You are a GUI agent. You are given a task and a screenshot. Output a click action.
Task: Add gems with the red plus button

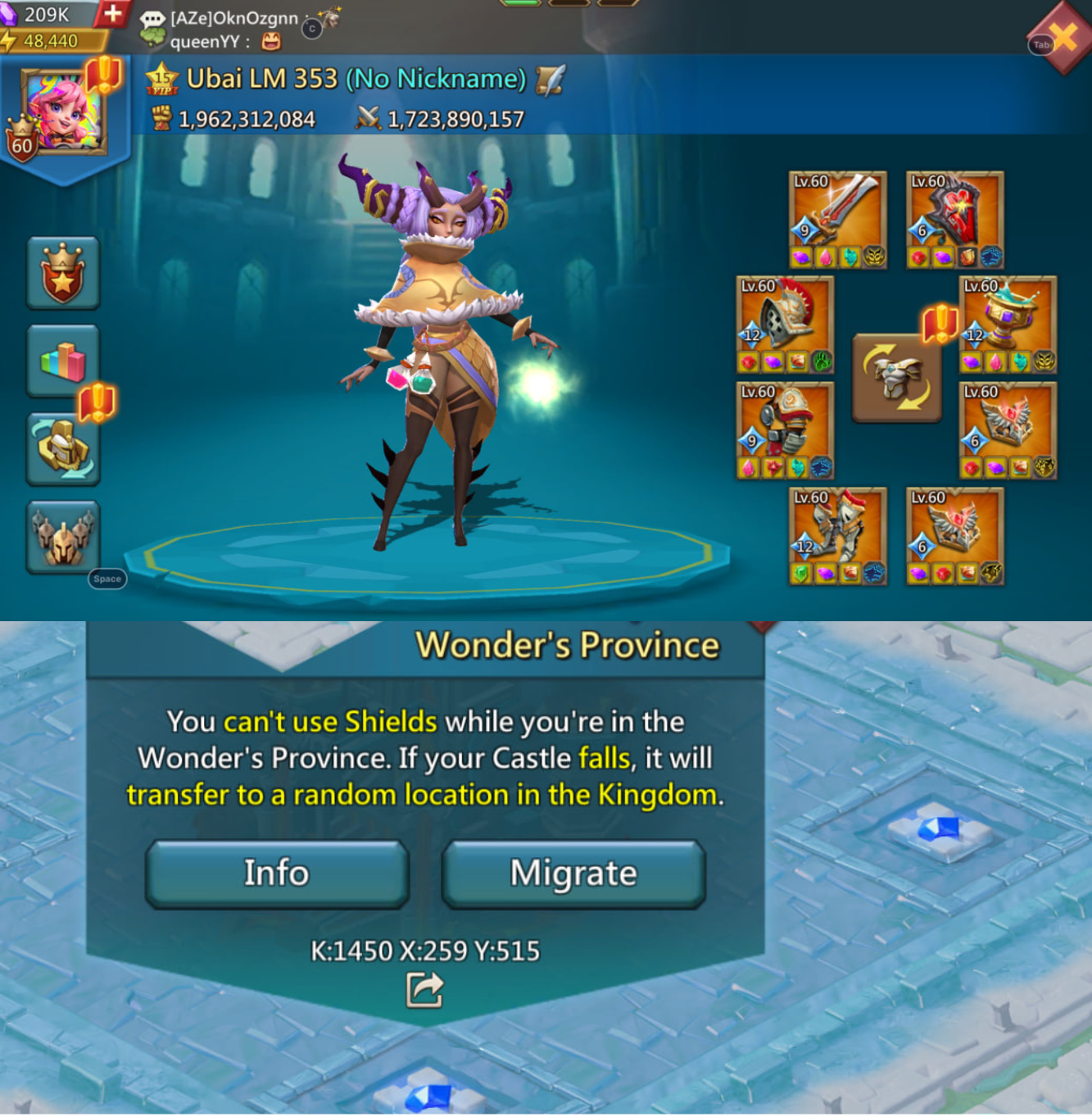pos(113,13)
